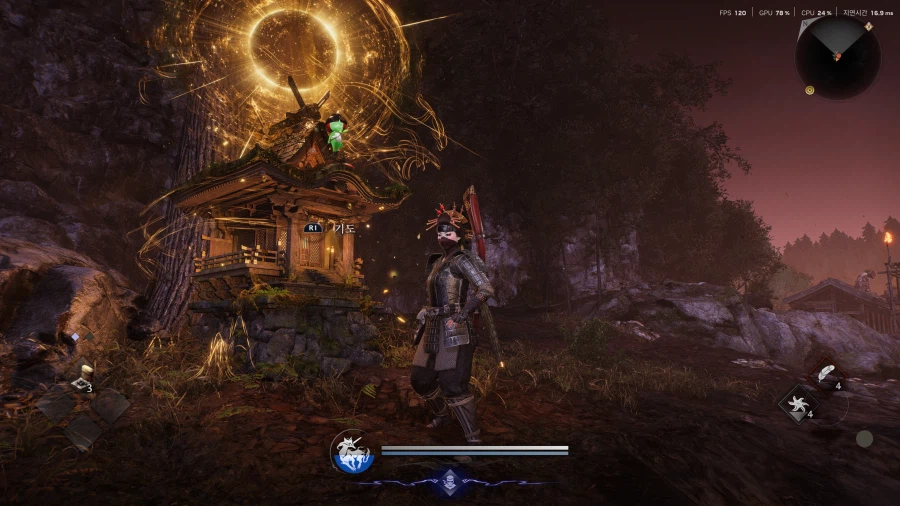Select the shuriken item slot
This screenshot has width=900, height=506.
(799, 405)
